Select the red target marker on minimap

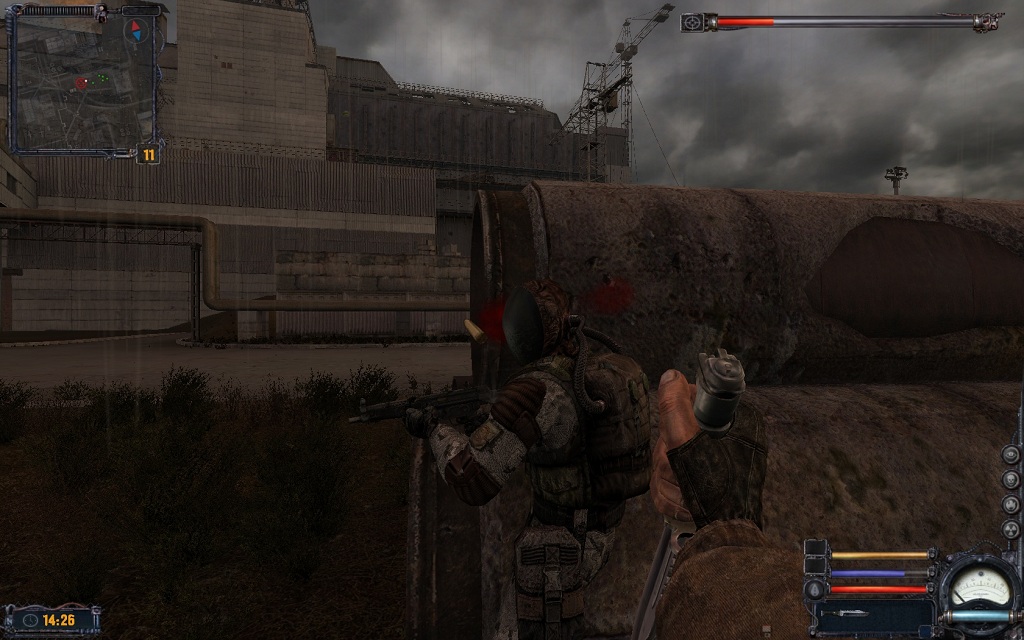(x=82, y=83)
